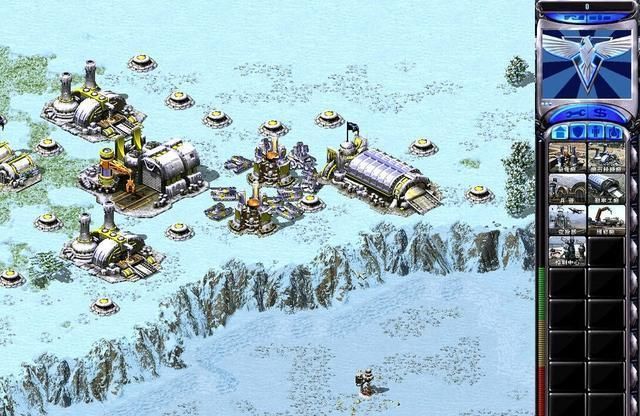
Task: Click the Service Depot build icon
Action: 606,219
